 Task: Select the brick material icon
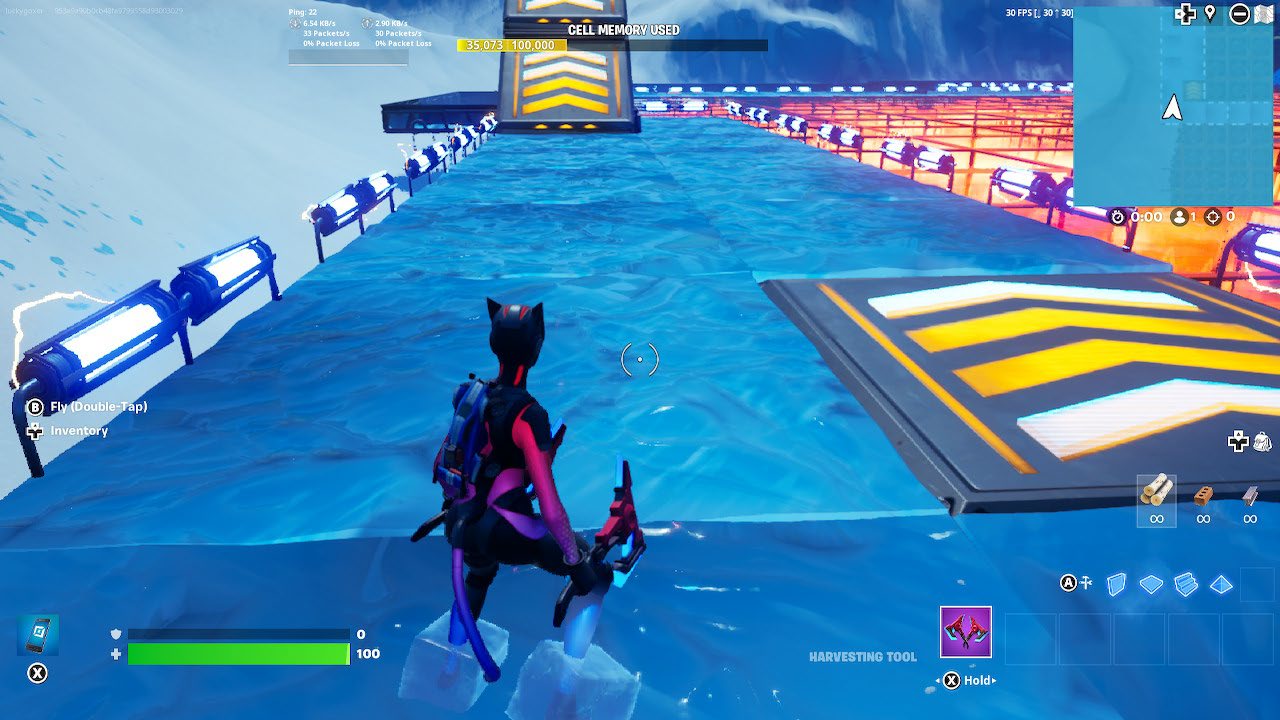click(x=1202, y=497)
